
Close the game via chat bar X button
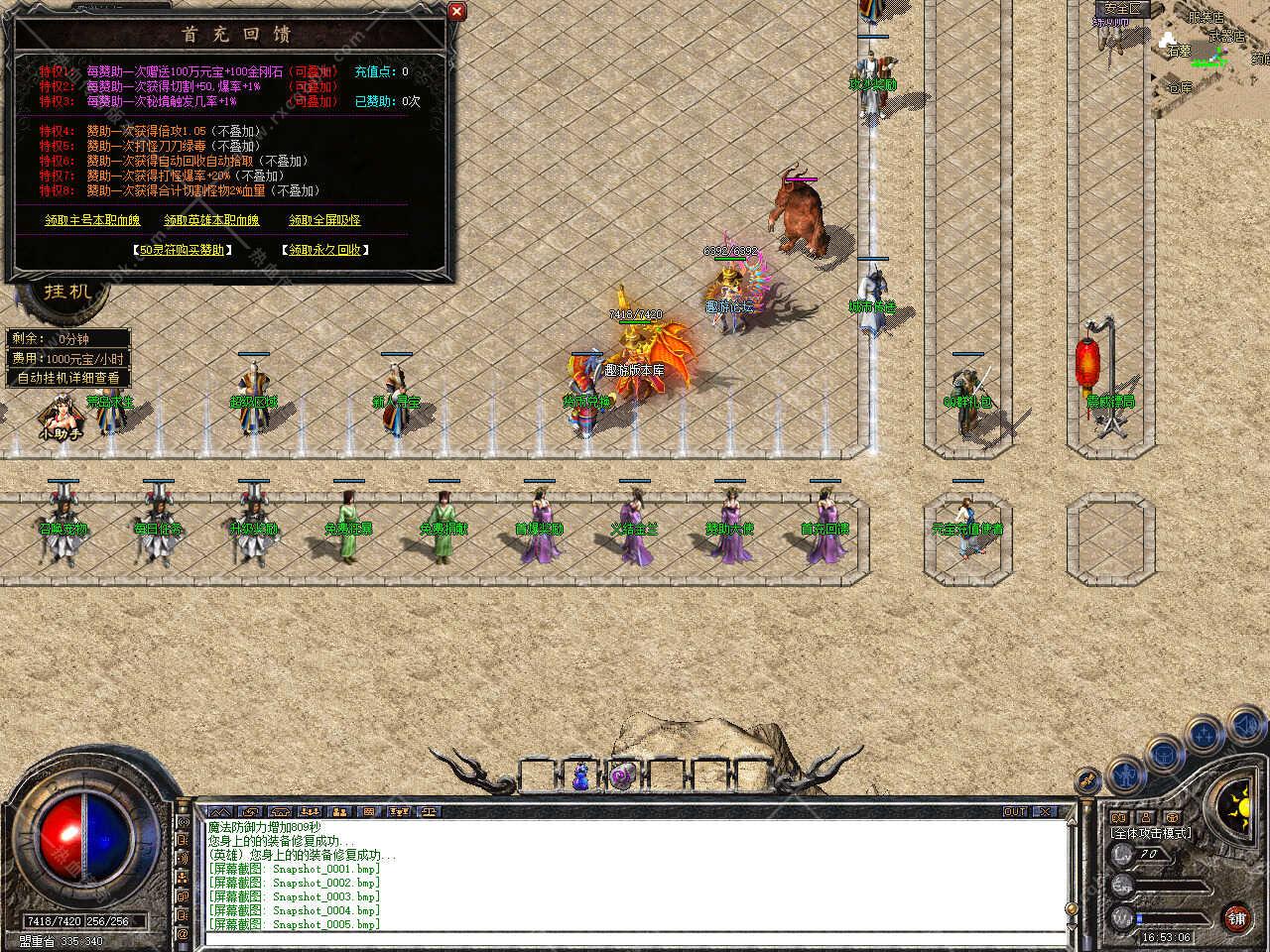tap(1044, 811)
